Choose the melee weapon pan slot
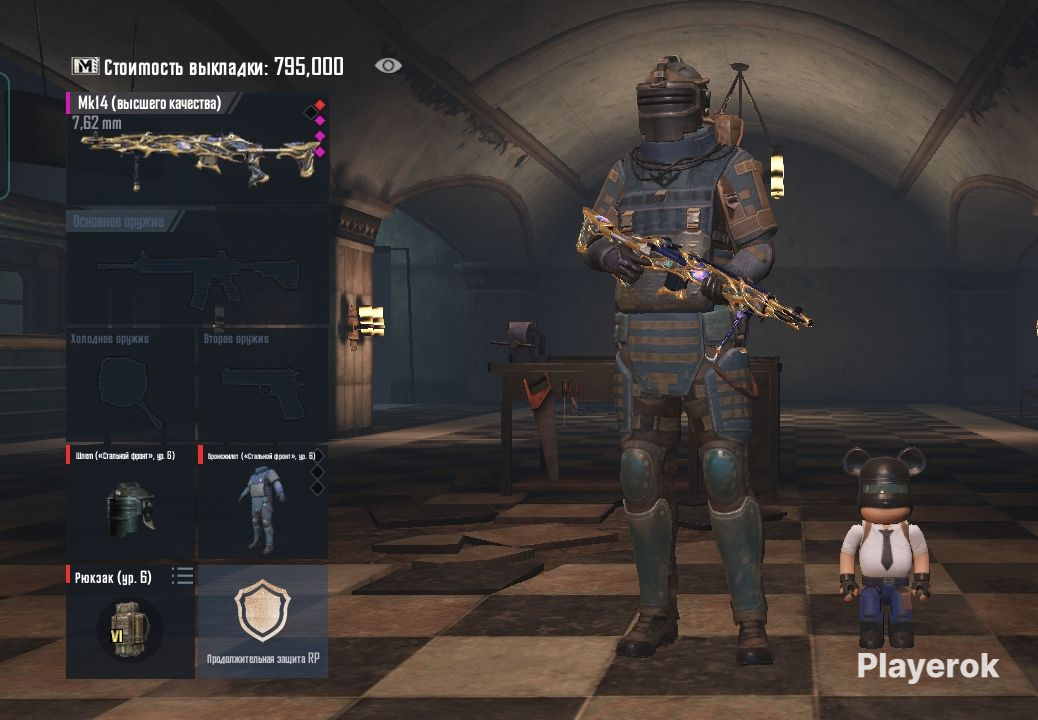Screen dimensions: 1038x720 tap(130, 387)
